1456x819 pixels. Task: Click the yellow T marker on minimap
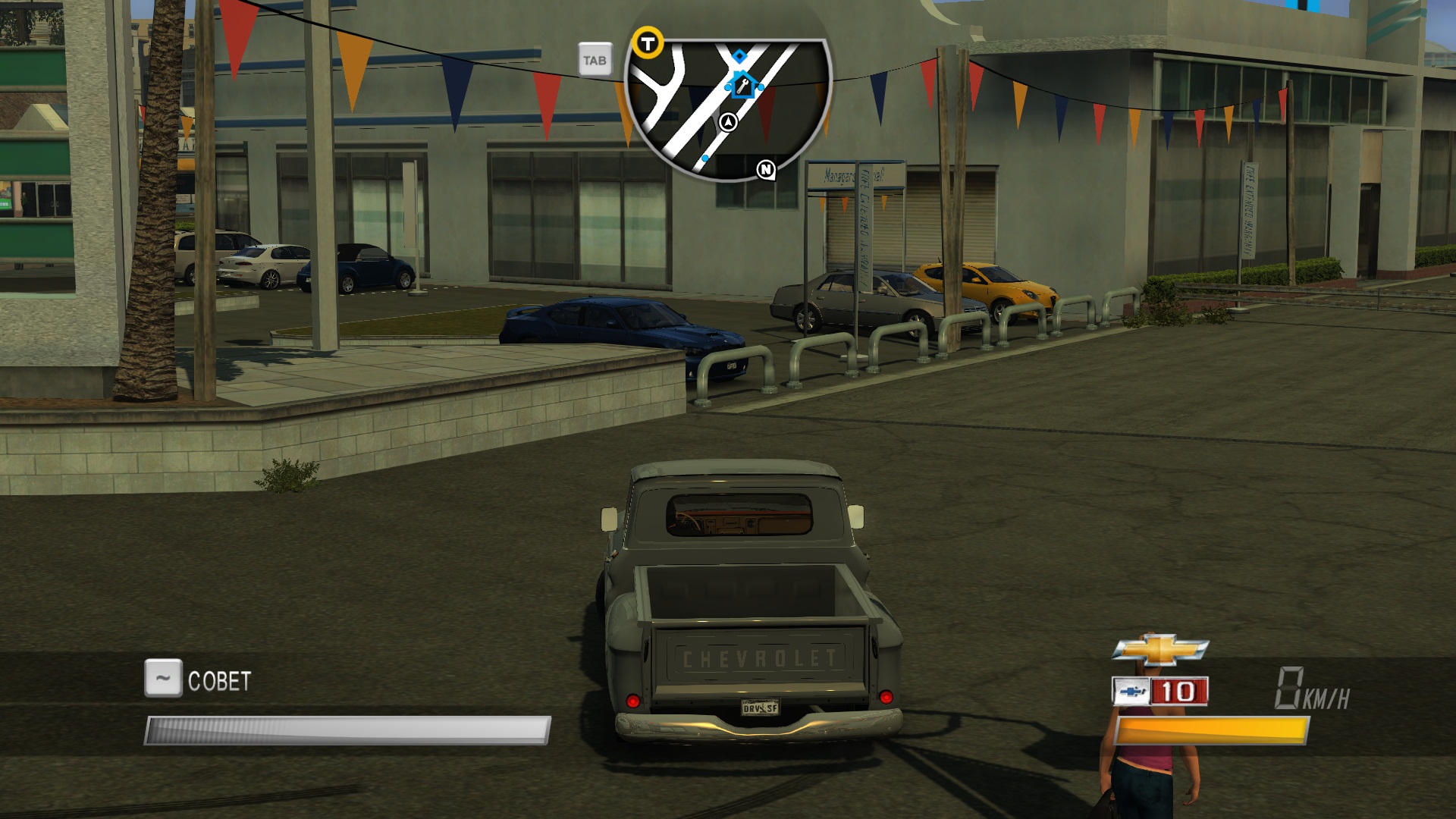648,43
